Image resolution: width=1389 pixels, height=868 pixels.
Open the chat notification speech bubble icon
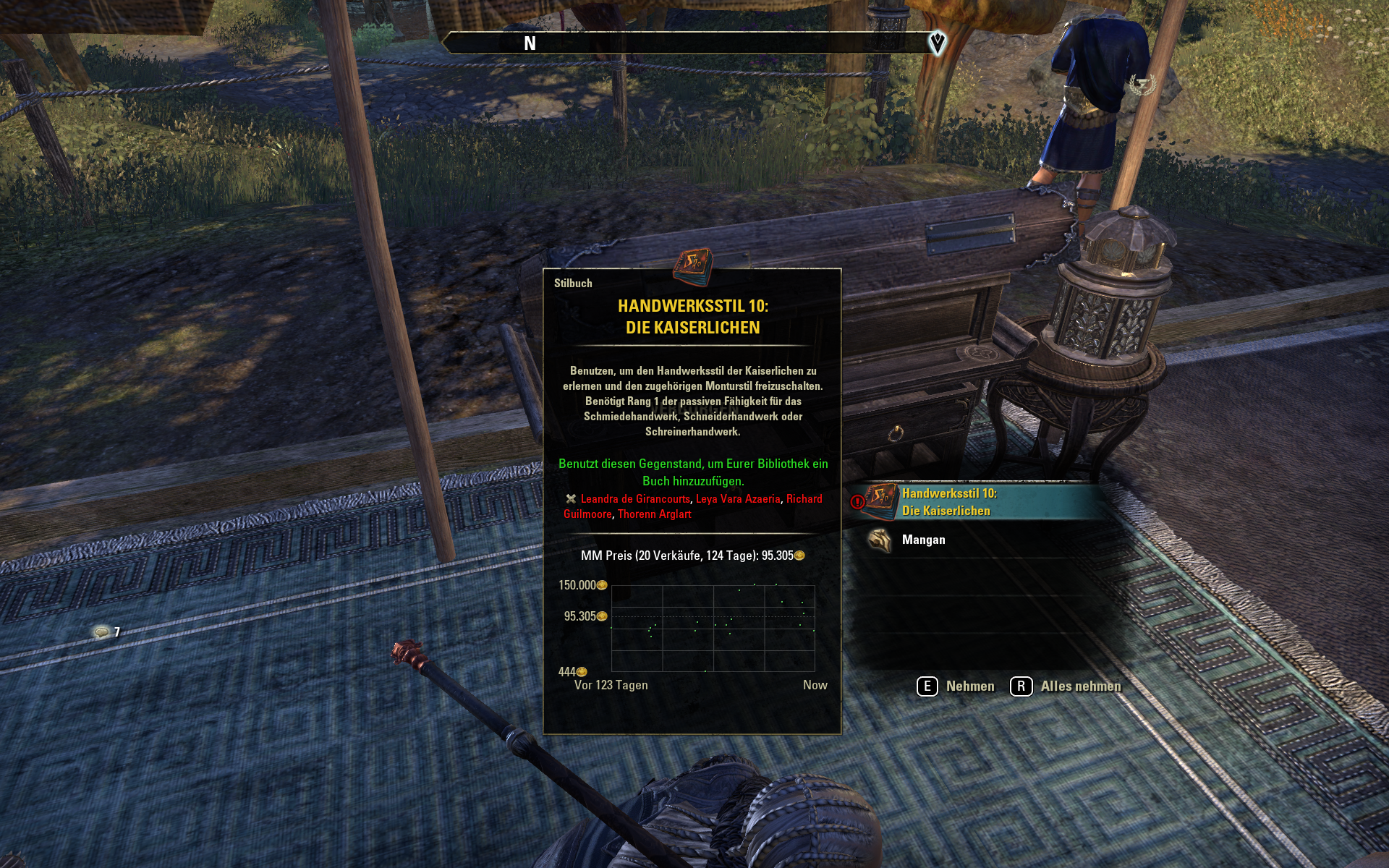pyautogui.click(x=102, y=632)
